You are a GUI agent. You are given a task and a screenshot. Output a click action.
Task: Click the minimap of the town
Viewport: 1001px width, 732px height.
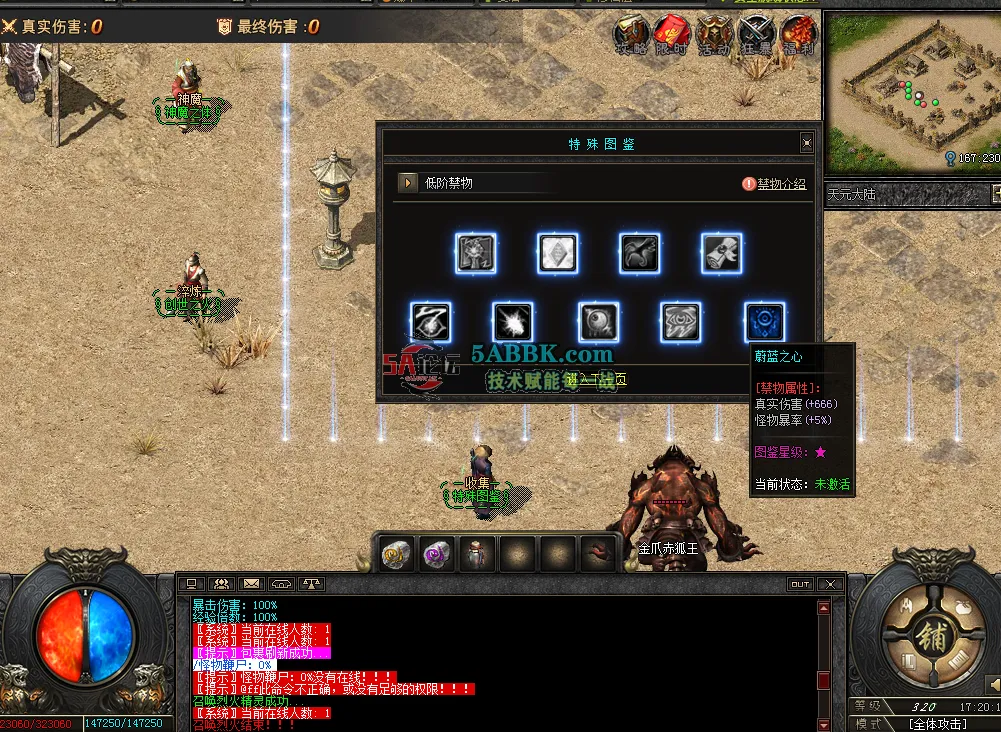tap(910, 90)
